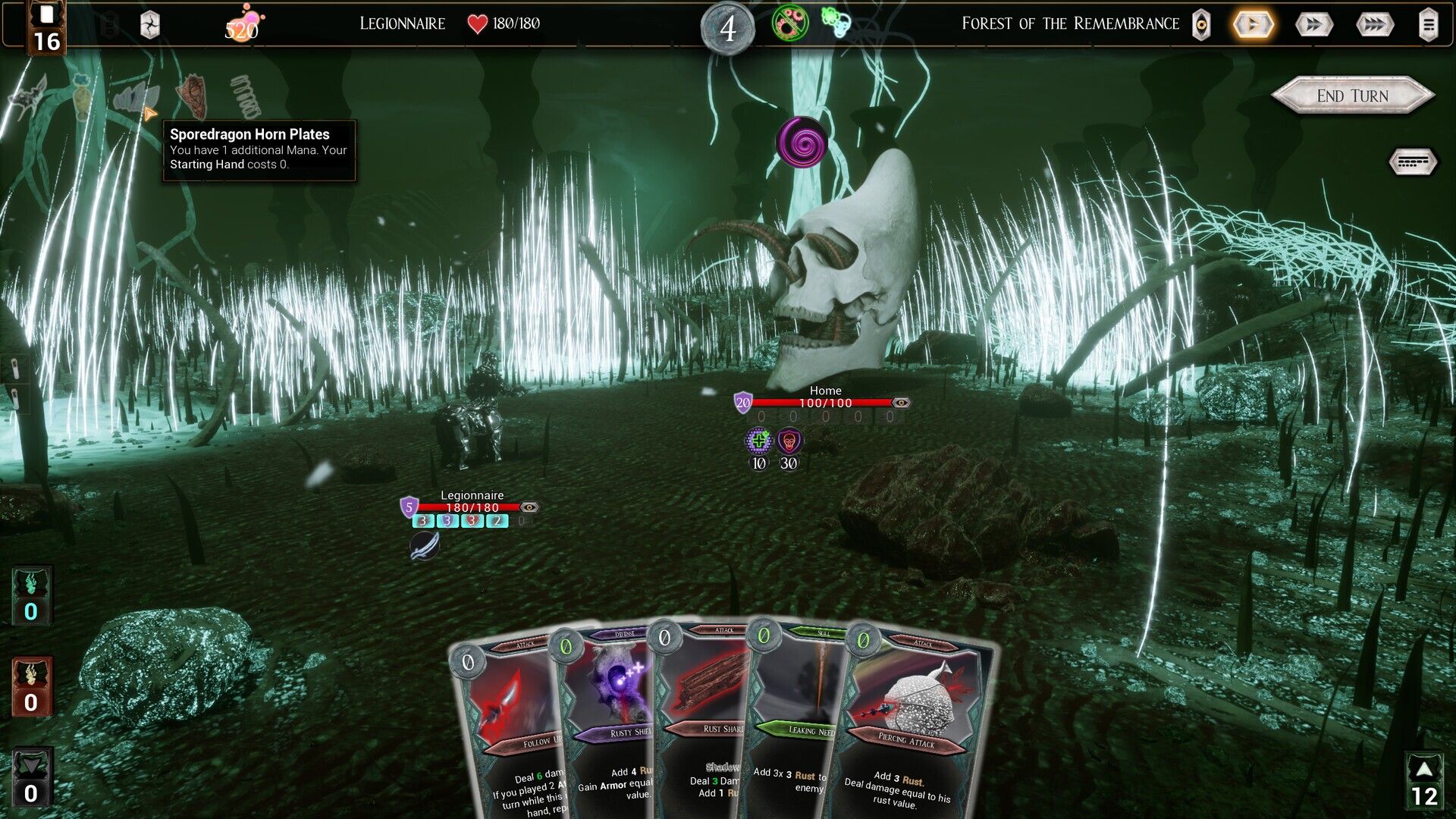Inspect the coiled spring relic icon
Image resolution: width=1456 pixels, height=819 pixels.
click(x=245, y=96)
